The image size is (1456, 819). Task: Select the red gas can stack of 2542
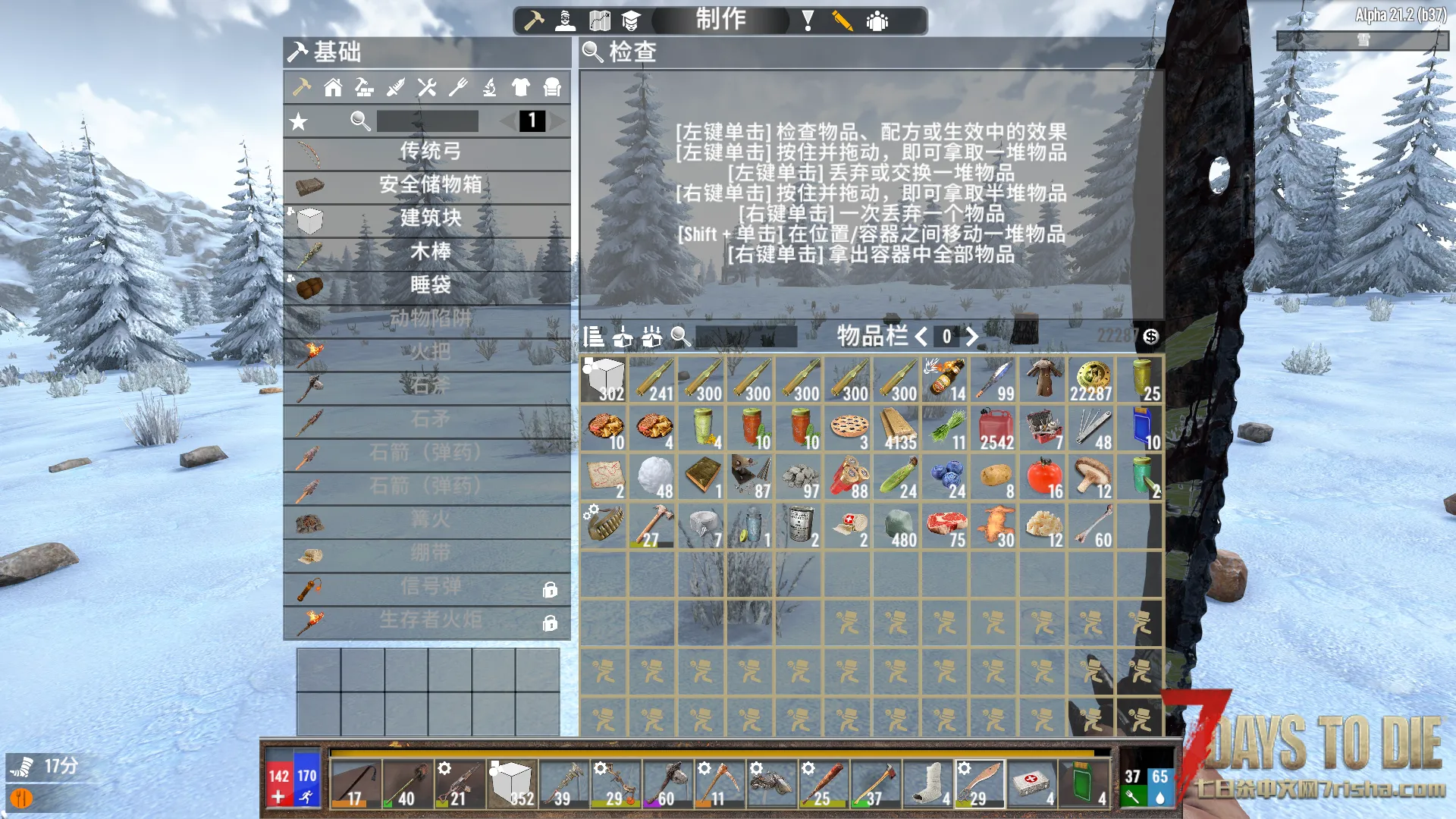pyautogui.click(x=996, y=428)
